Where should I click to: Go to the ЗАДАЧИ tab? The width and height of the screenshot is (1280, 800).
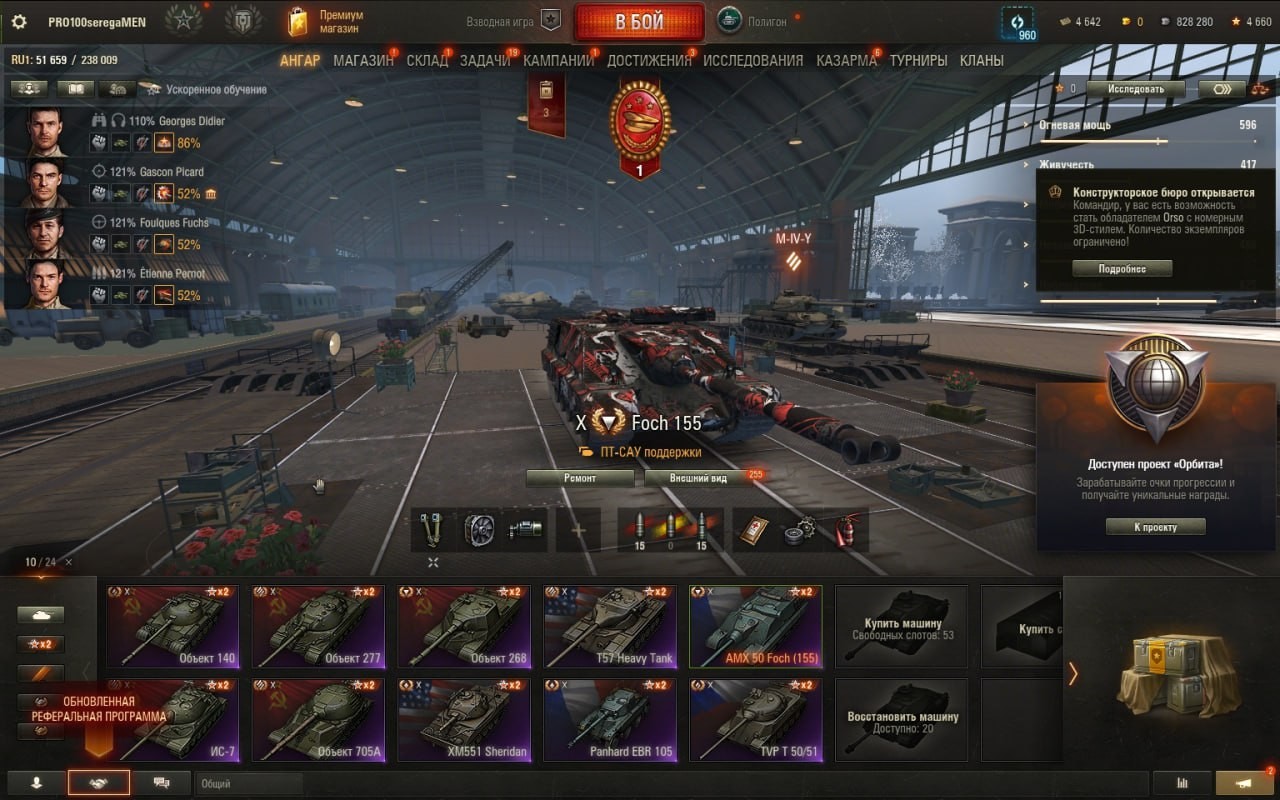click(x=485, y=60)
